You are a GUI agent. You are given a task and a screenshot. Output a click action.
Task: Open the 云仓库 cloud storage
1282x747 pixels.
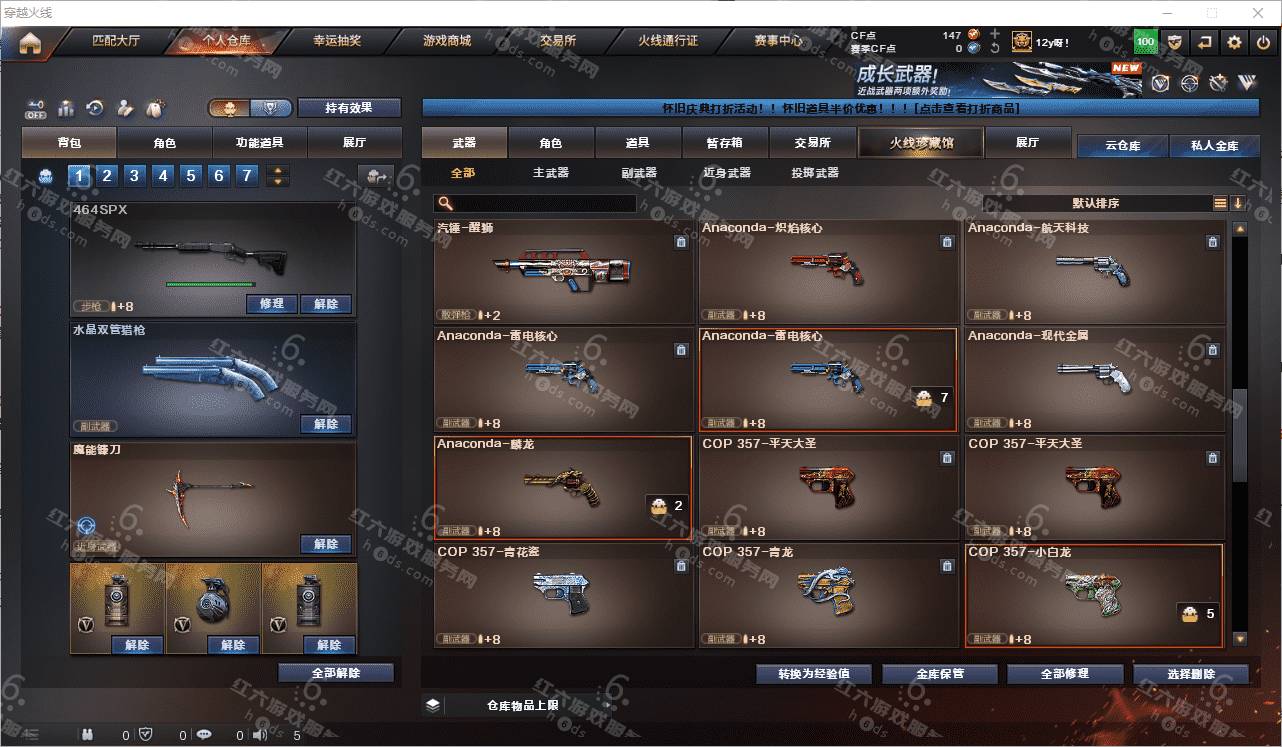tap(1122, 146)
